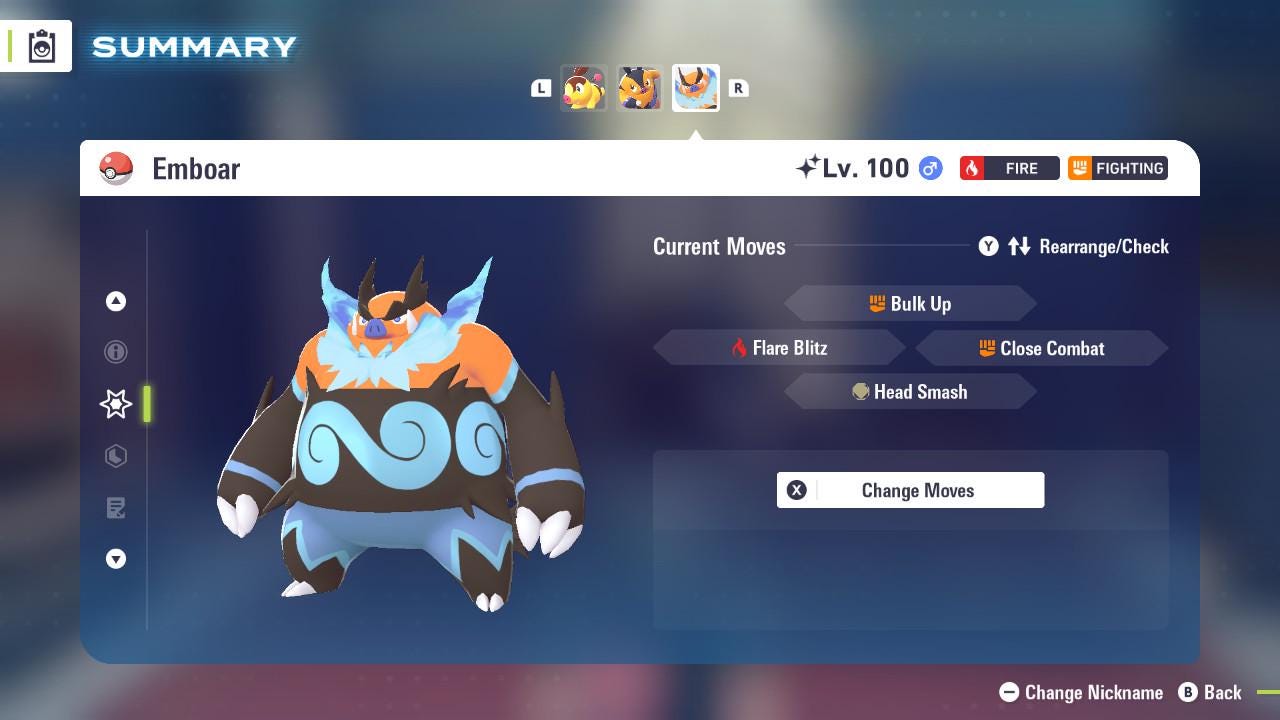Select the Bulk Up move
The width and height of the screenshot is (1280, 720).
[910, 304]
